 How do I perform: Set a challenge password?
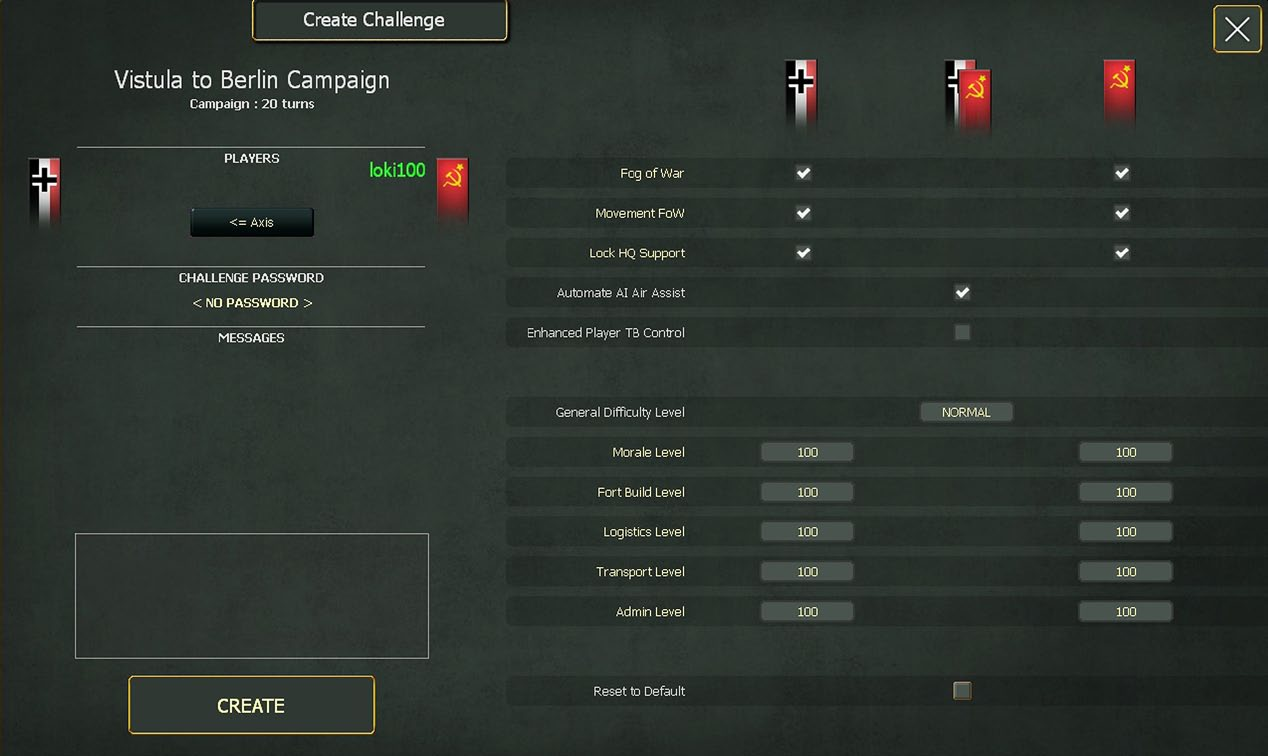(252, 303)
